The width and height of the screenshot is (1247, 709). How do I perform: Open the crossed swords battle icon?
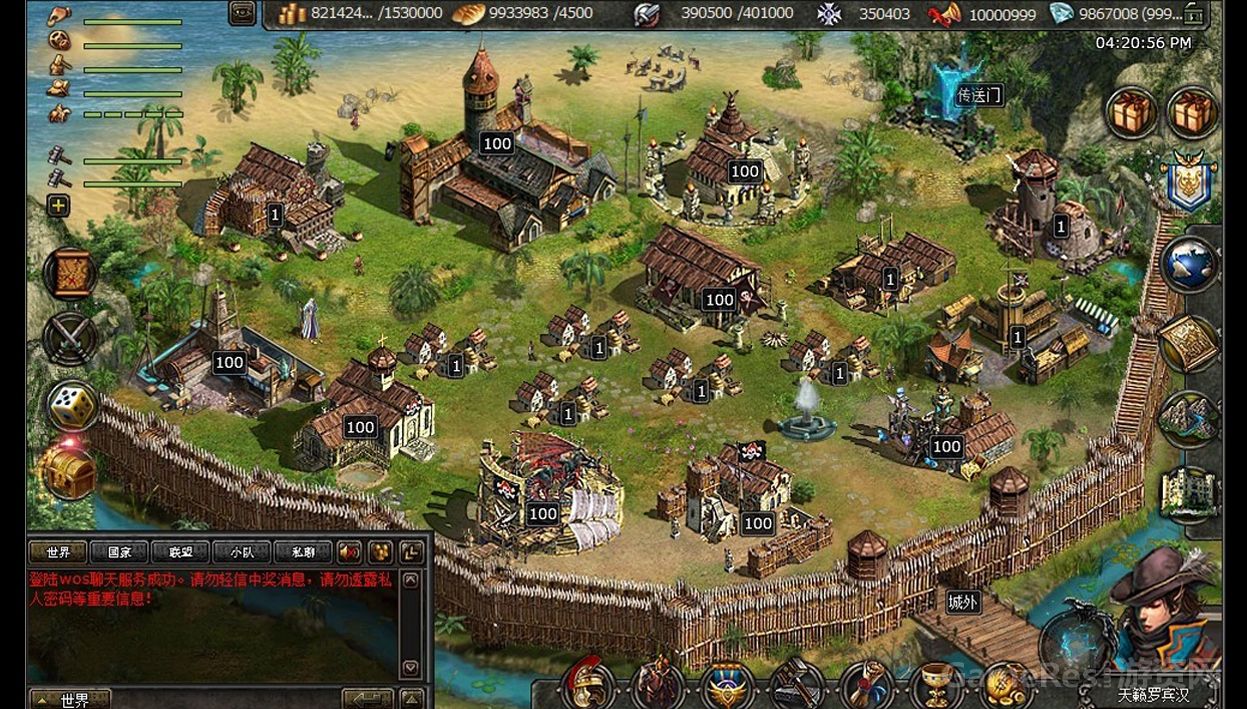coord(71,338)
